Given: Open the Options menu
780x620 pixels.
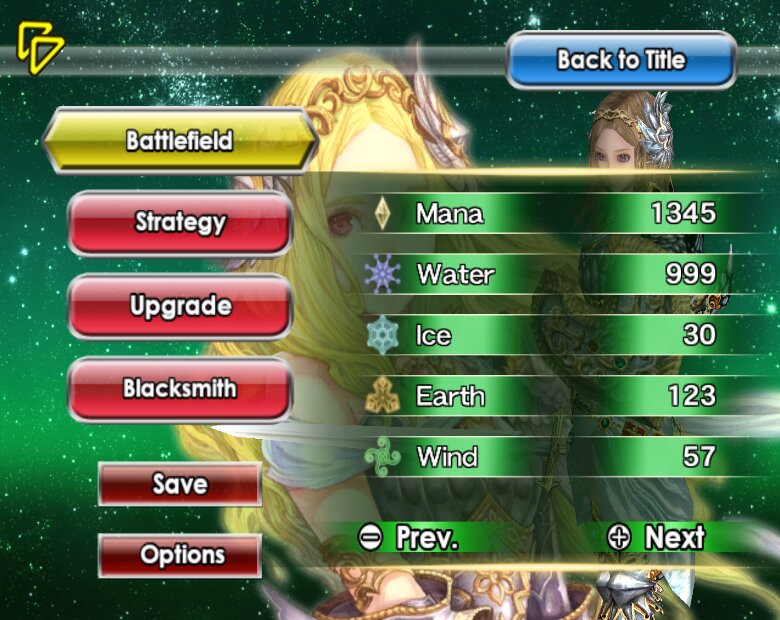Looking at the screenshot, I should click(x=180, y=555).
